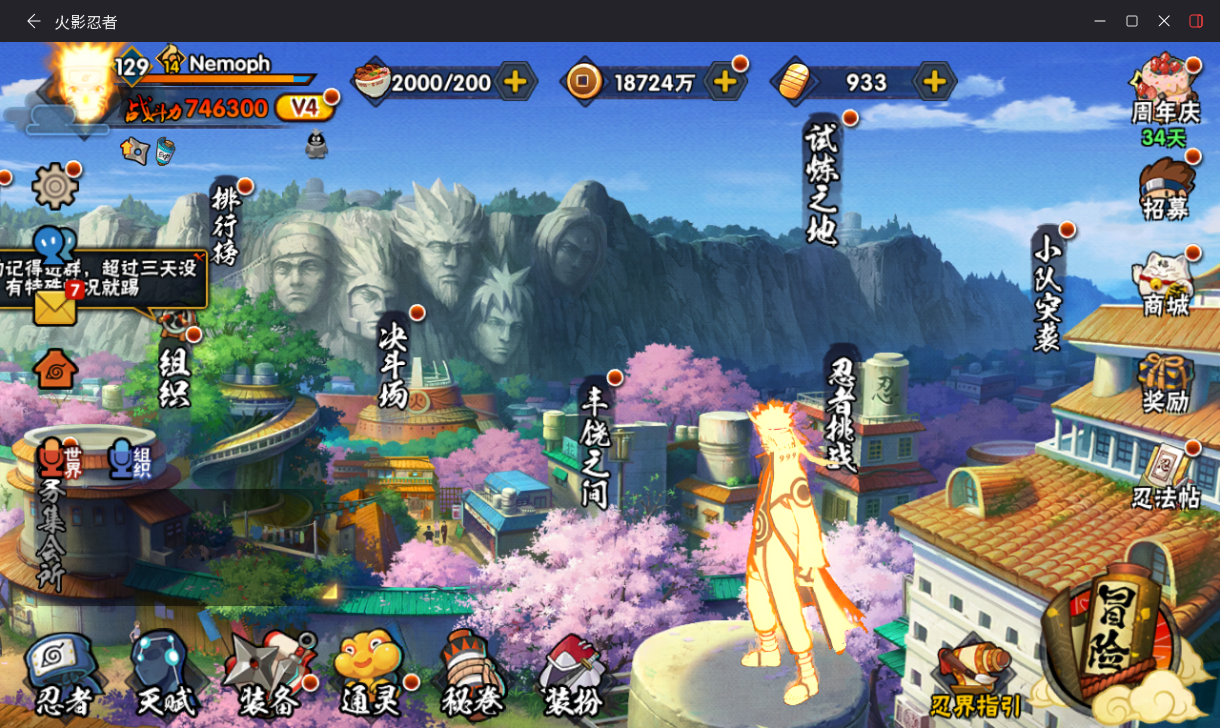Close the emulator window

pyautogui.click(x=1164, y=21)
